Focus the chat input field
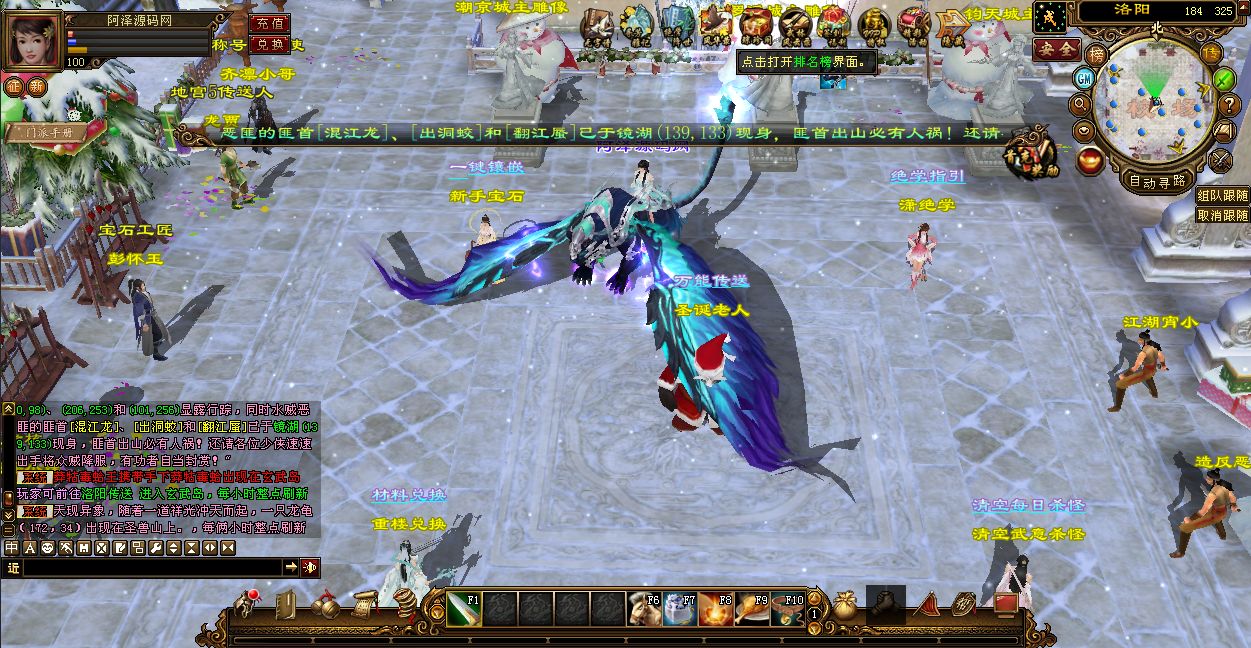This screenshot has height=648, width=1251. (x=150, y=567)
